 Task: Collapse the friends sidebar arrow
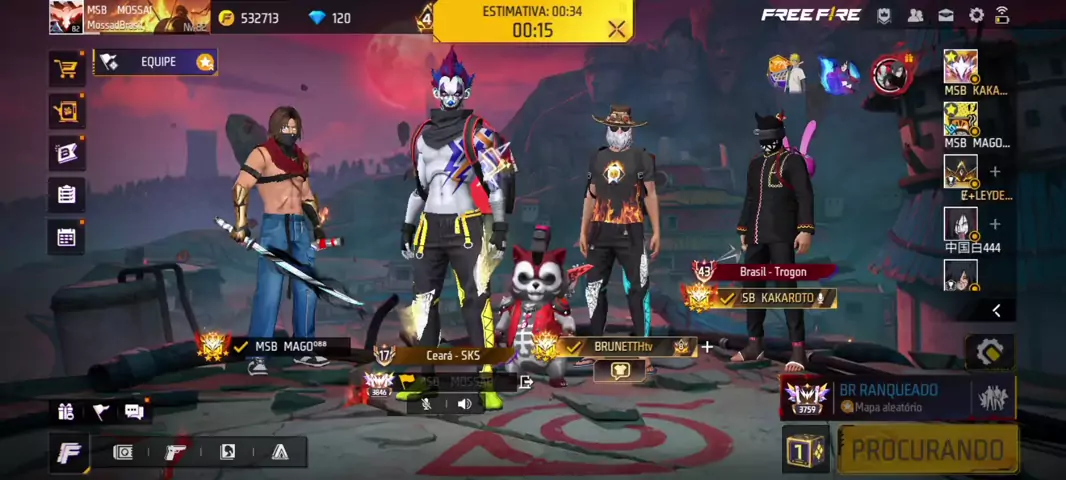(x=996, y=311)
